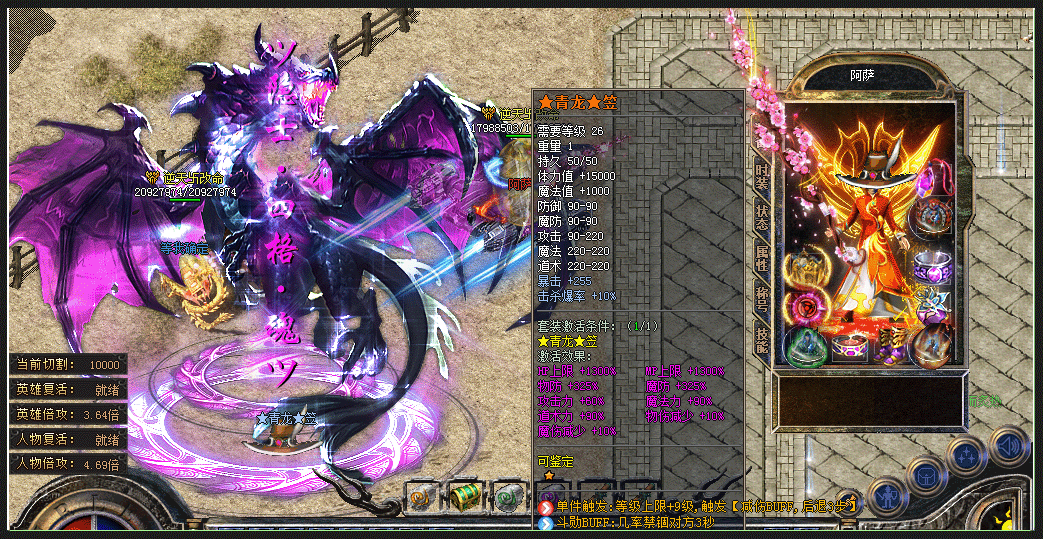This screenshot has width=1044, height=539.
Task: Select the green orb equipment slot
Action: coord(803,343)
